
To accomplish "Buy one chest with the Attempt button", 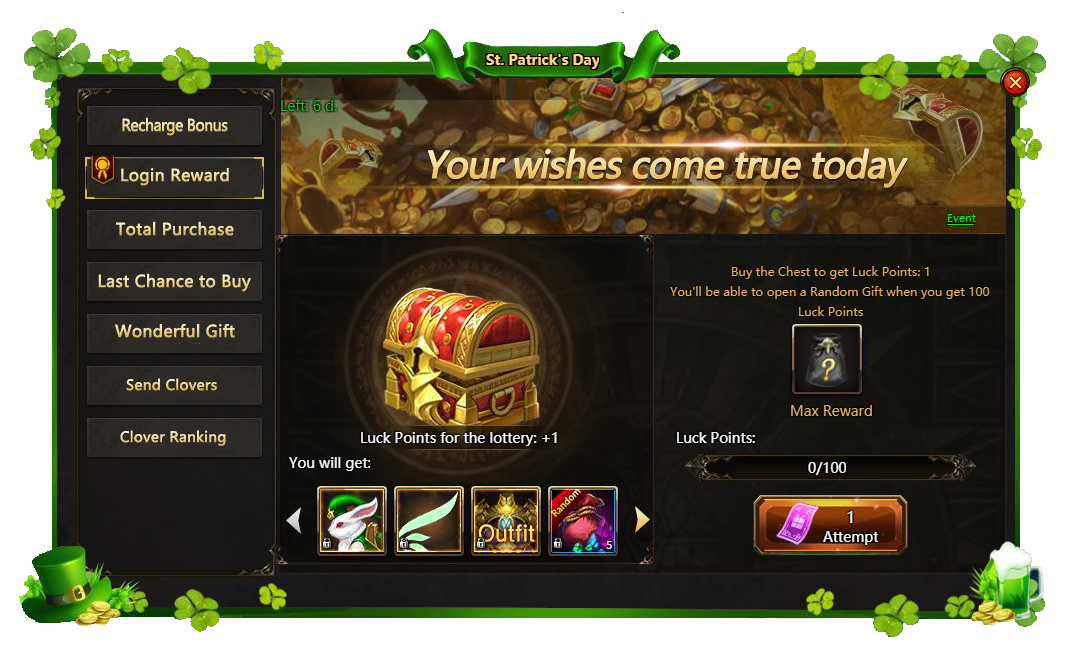I will coord(830,525).
